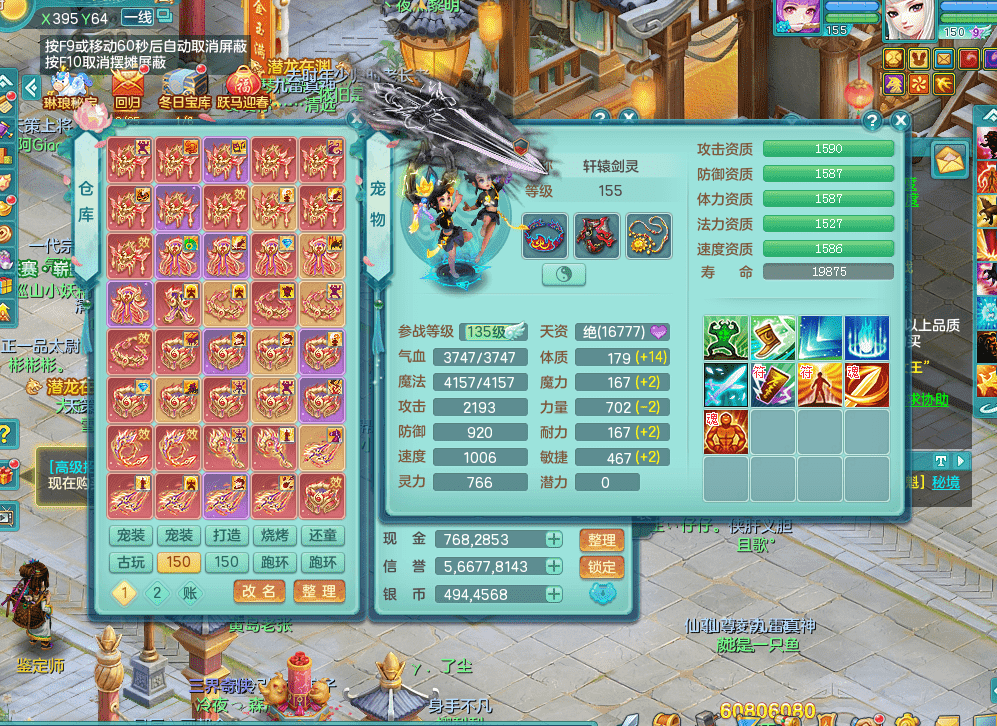Image resolution: width=997 pixels, height=726 pixels.
Task: Toggle the yin-yang button under pet equipment
Action: click(564, 275)
